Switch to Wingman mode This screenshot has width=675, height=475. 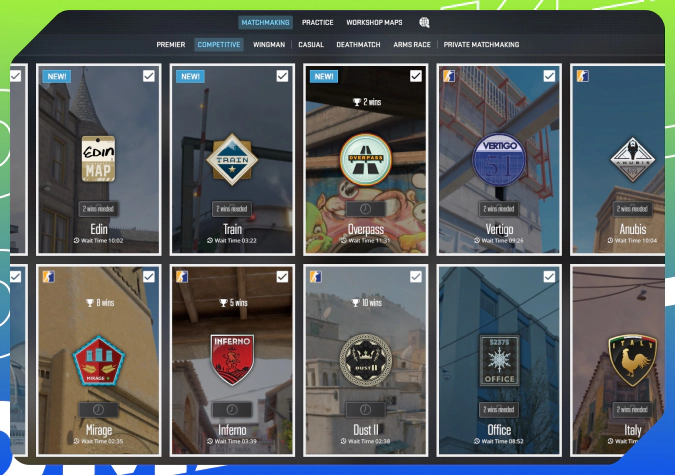269,45
